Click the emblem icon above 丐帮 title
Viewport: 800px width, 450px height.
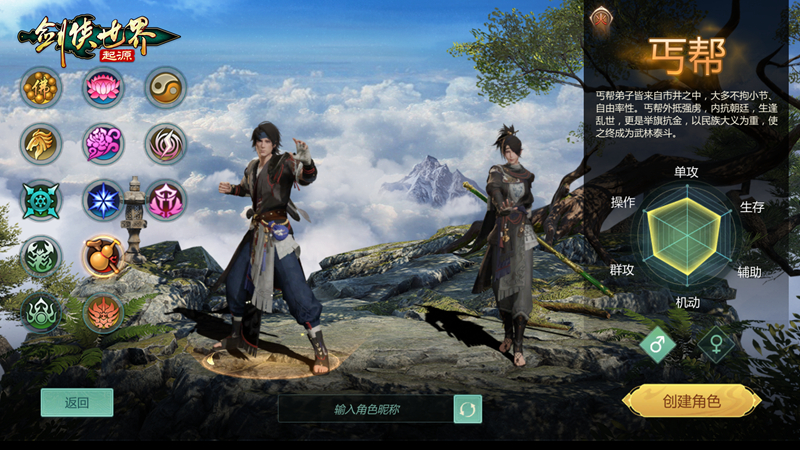click(602, 16)
